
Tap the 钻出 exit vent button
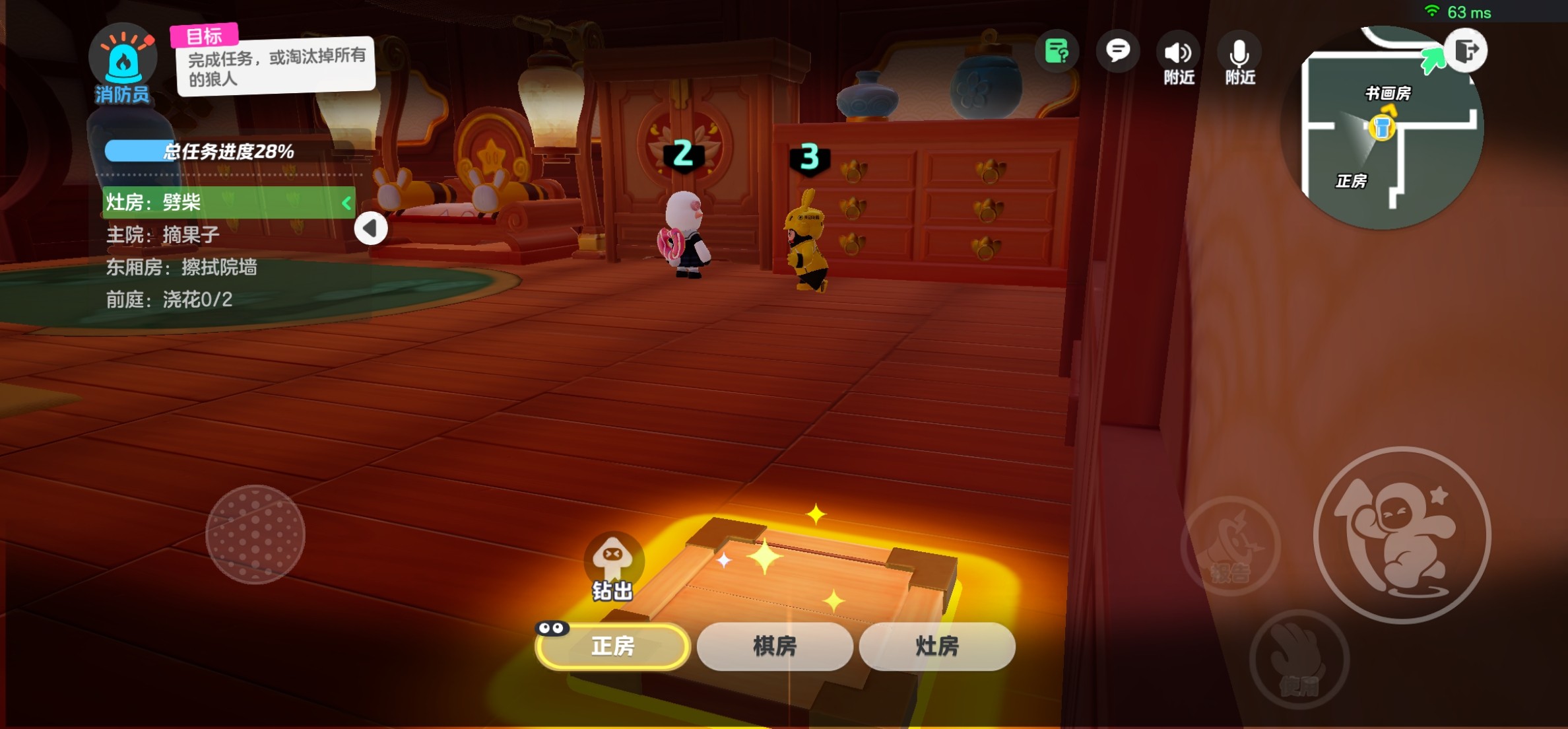[612, 567]
